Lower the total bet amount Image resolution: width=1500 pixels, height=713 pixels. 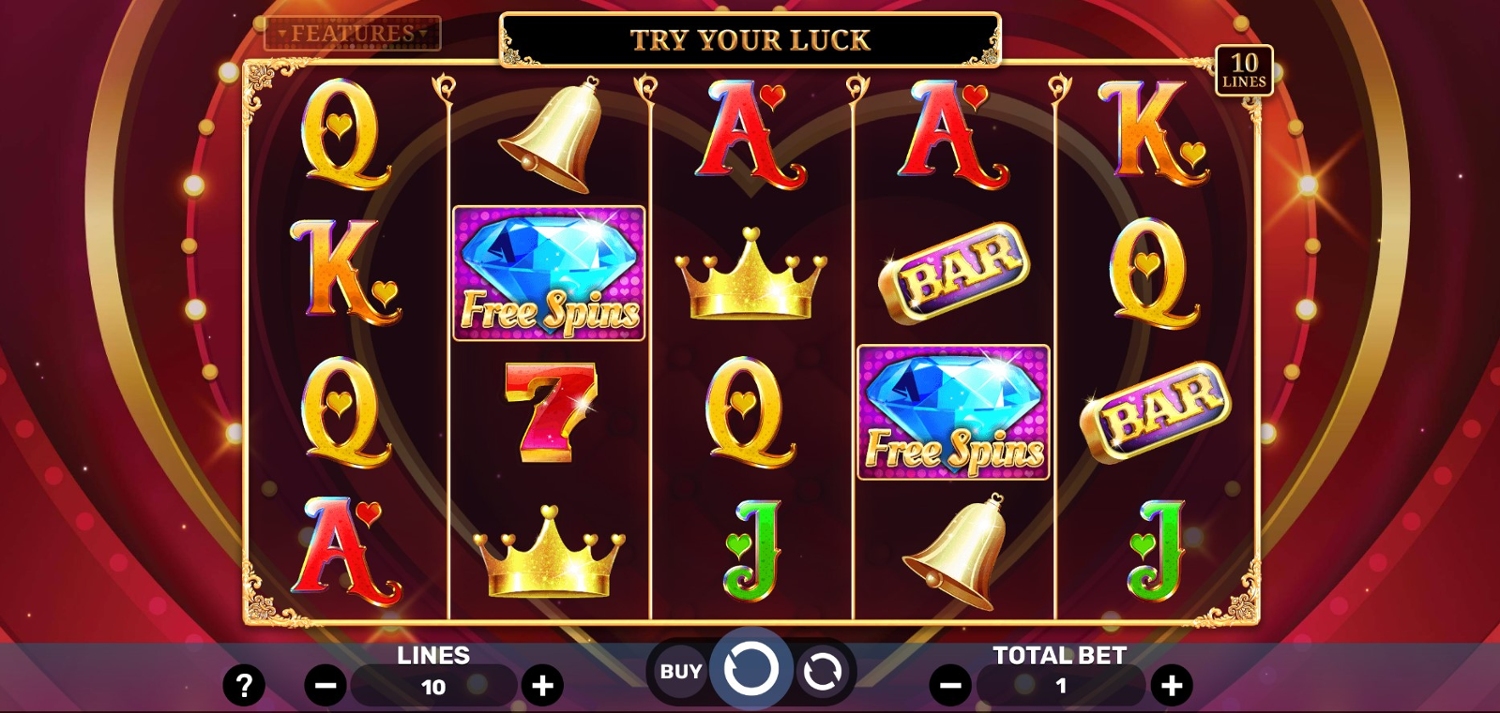(950, 686)
